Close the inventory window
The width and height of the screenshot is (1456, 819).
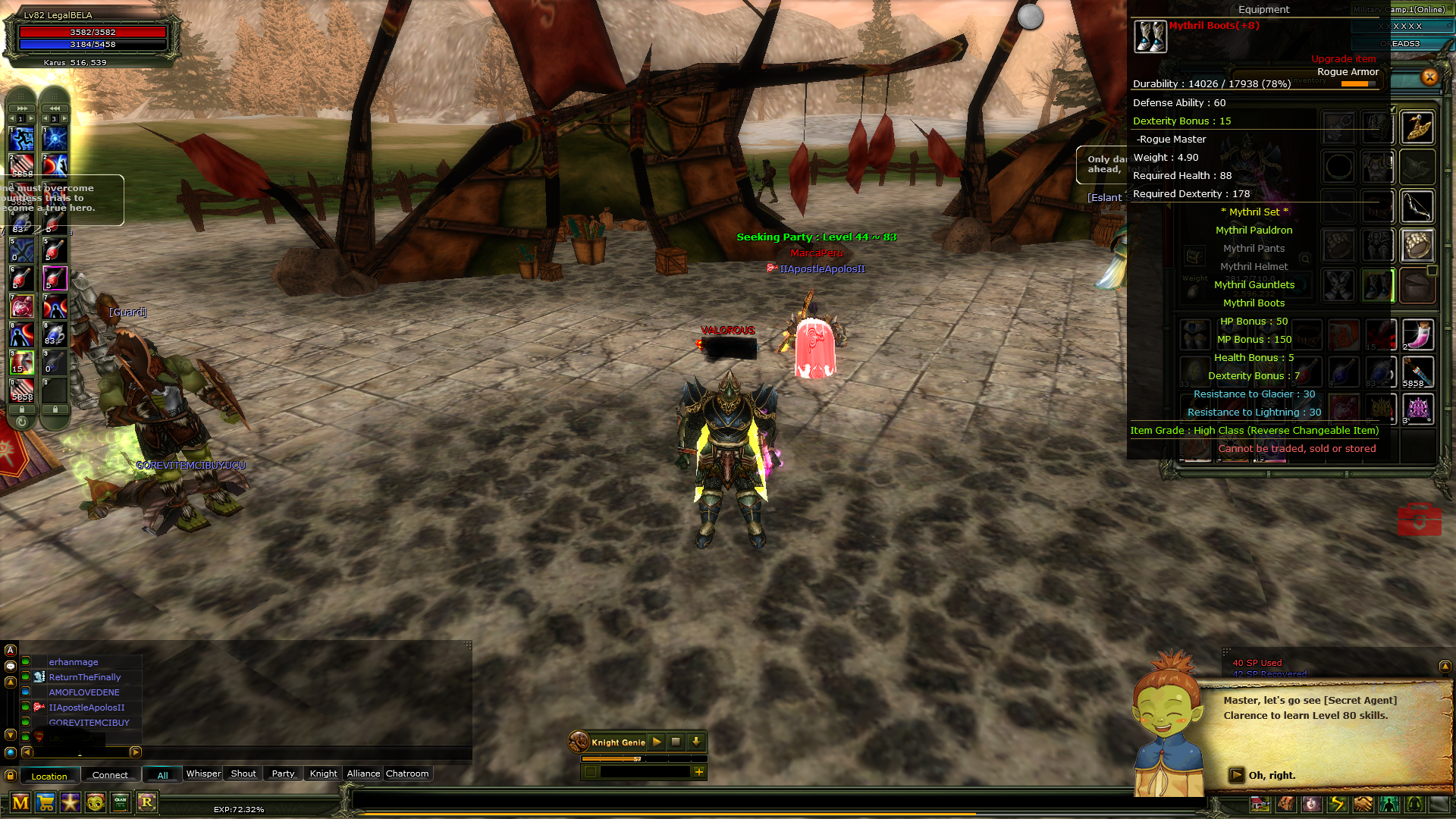point(1429,77)
